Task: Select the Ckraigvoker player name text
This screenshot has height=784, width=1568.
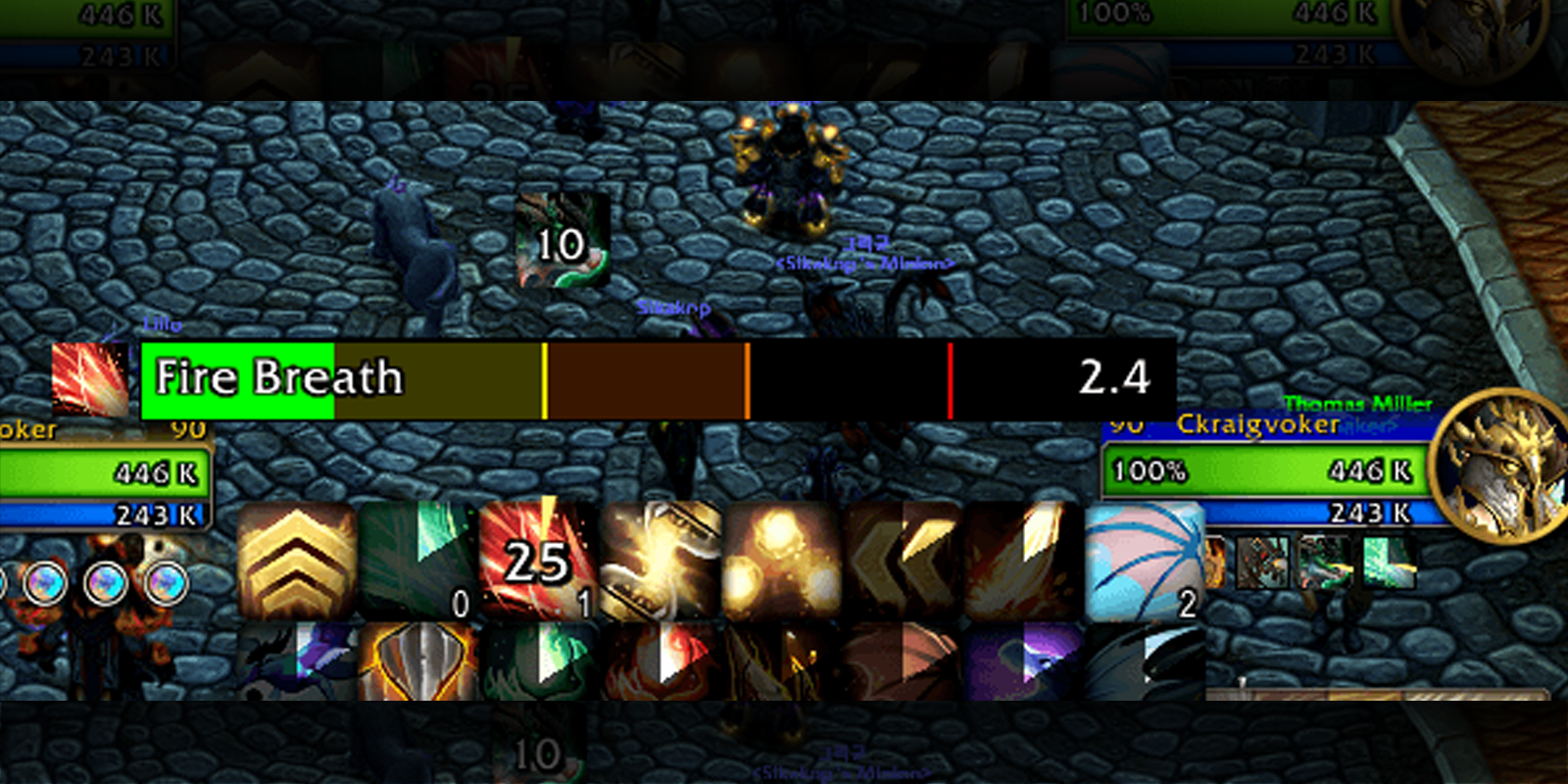Action: [1259, 423]
